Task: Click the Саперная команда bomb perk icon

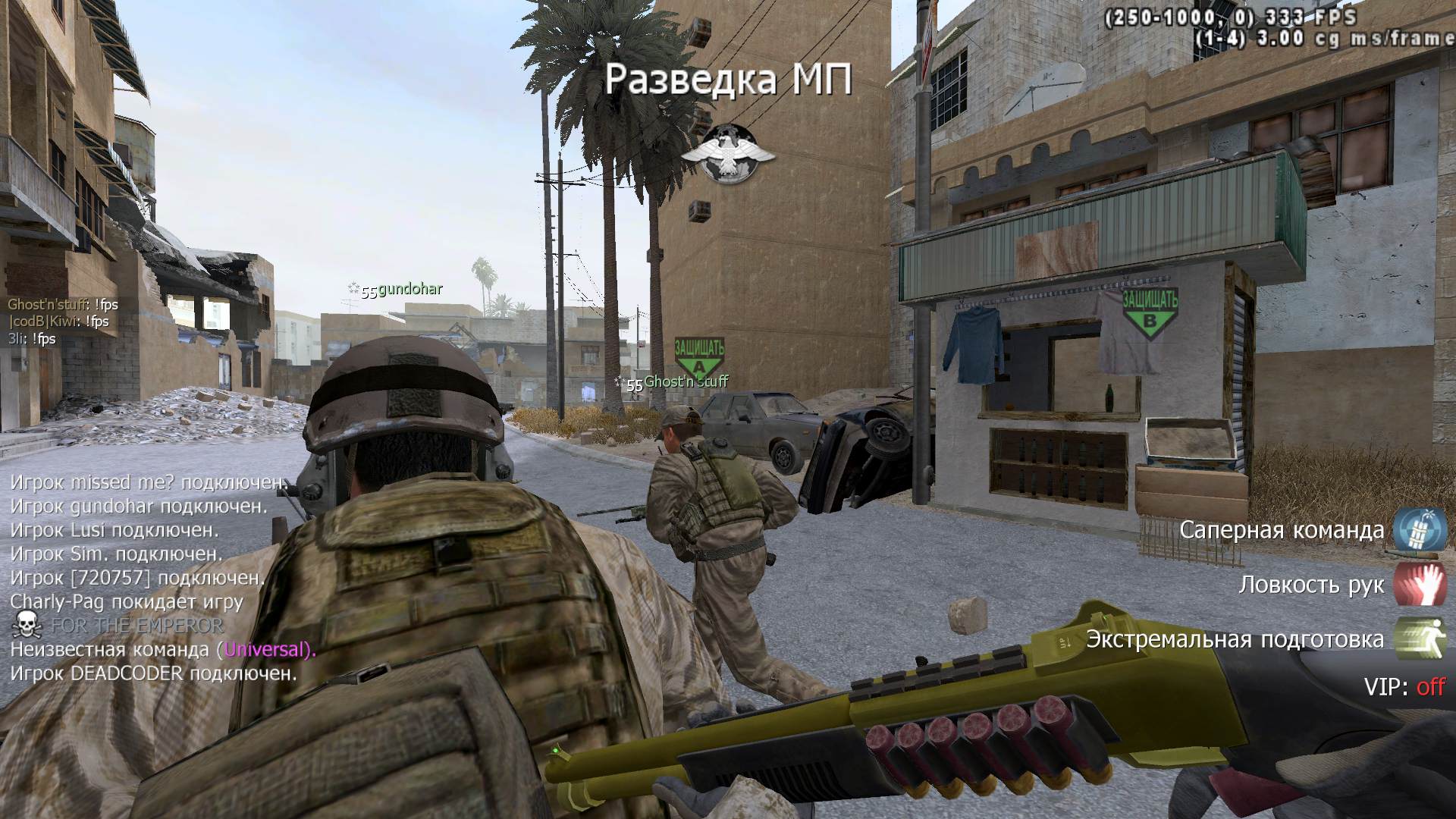Action: 1420,529
